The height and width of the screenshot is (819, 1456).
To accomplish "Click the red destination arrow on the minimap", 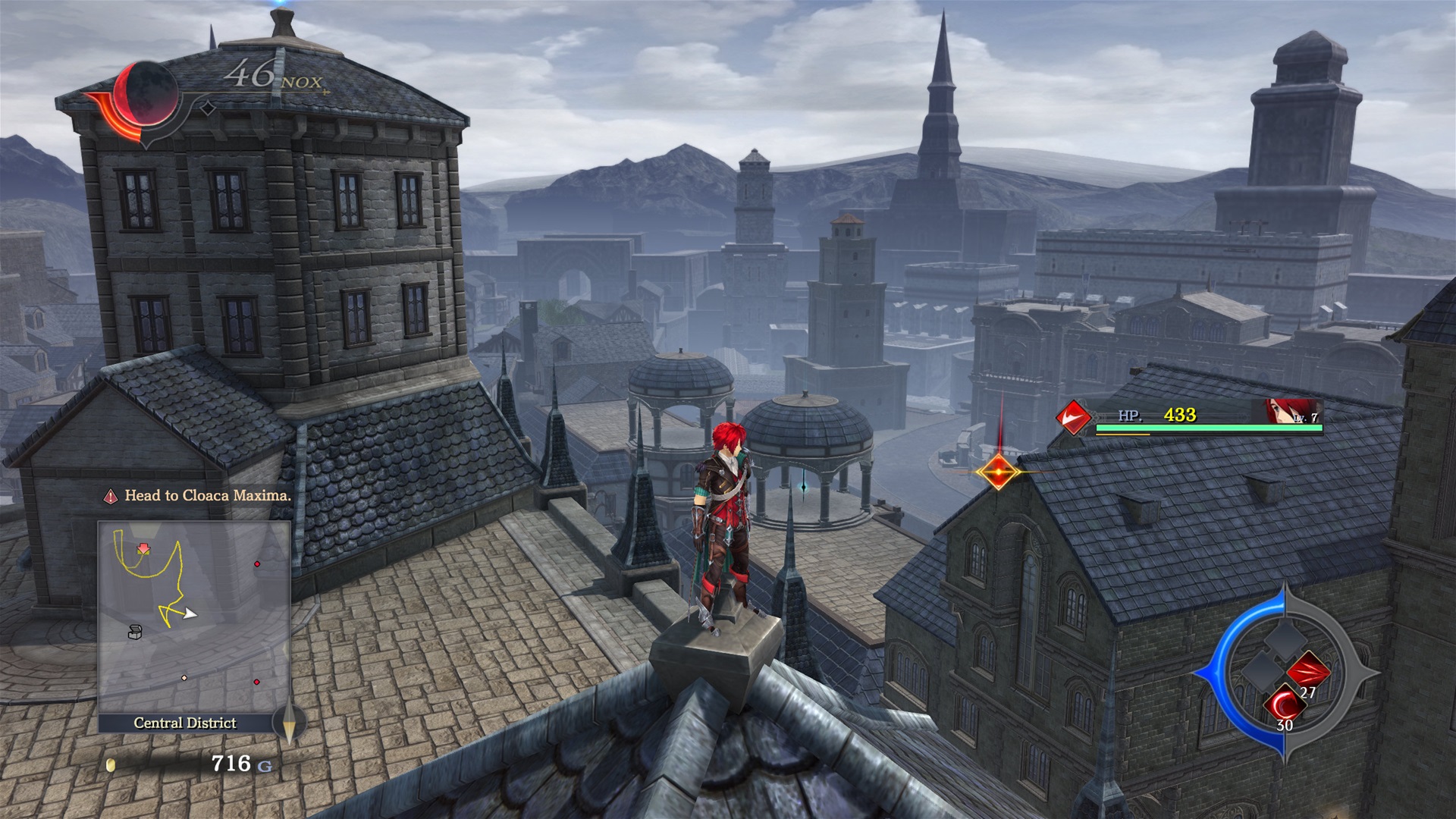I will (x=143, y=548).
